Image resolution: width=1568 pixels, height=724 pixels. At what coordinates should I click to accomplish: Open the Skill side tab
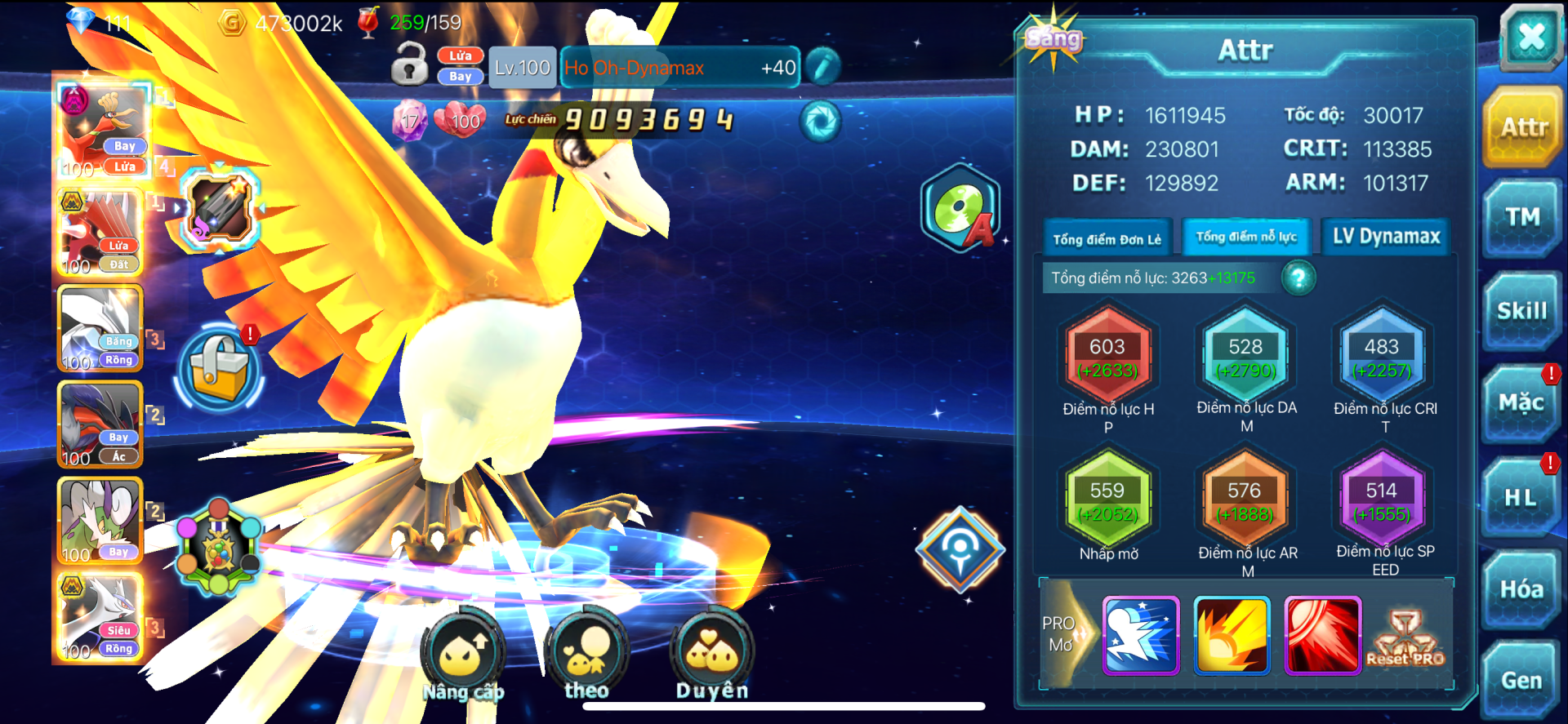(1522, 311)
